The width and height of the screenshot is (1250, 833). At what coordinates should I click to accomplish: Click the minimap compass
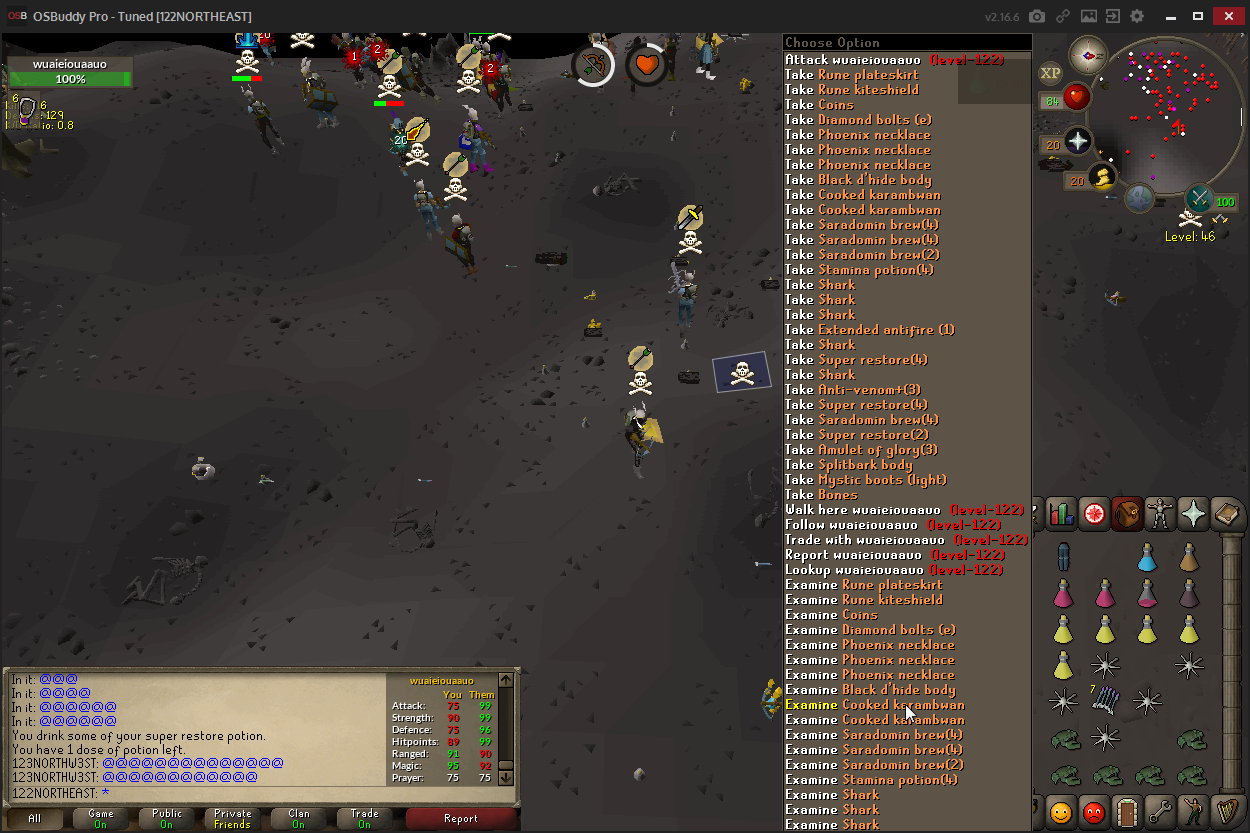click(1087, 55)
